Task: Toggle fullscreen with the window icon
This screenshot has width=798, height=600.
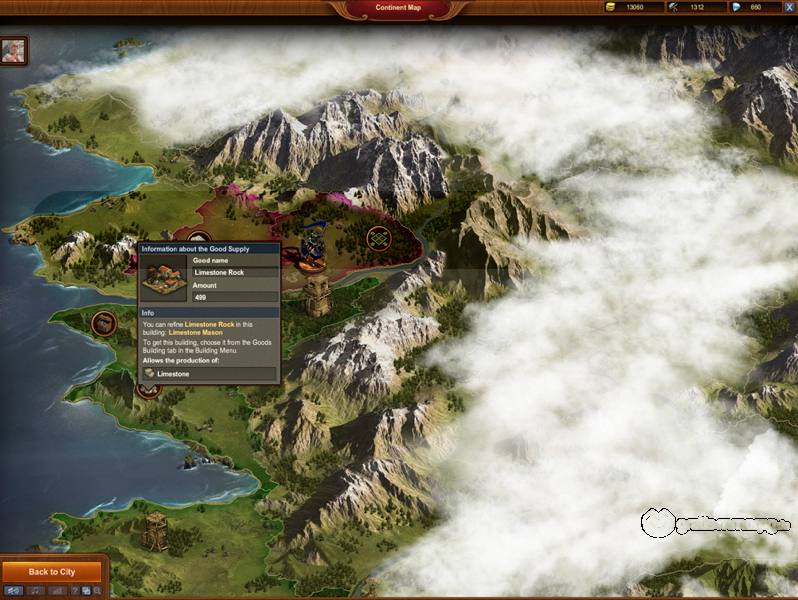Action: point(87,591)
